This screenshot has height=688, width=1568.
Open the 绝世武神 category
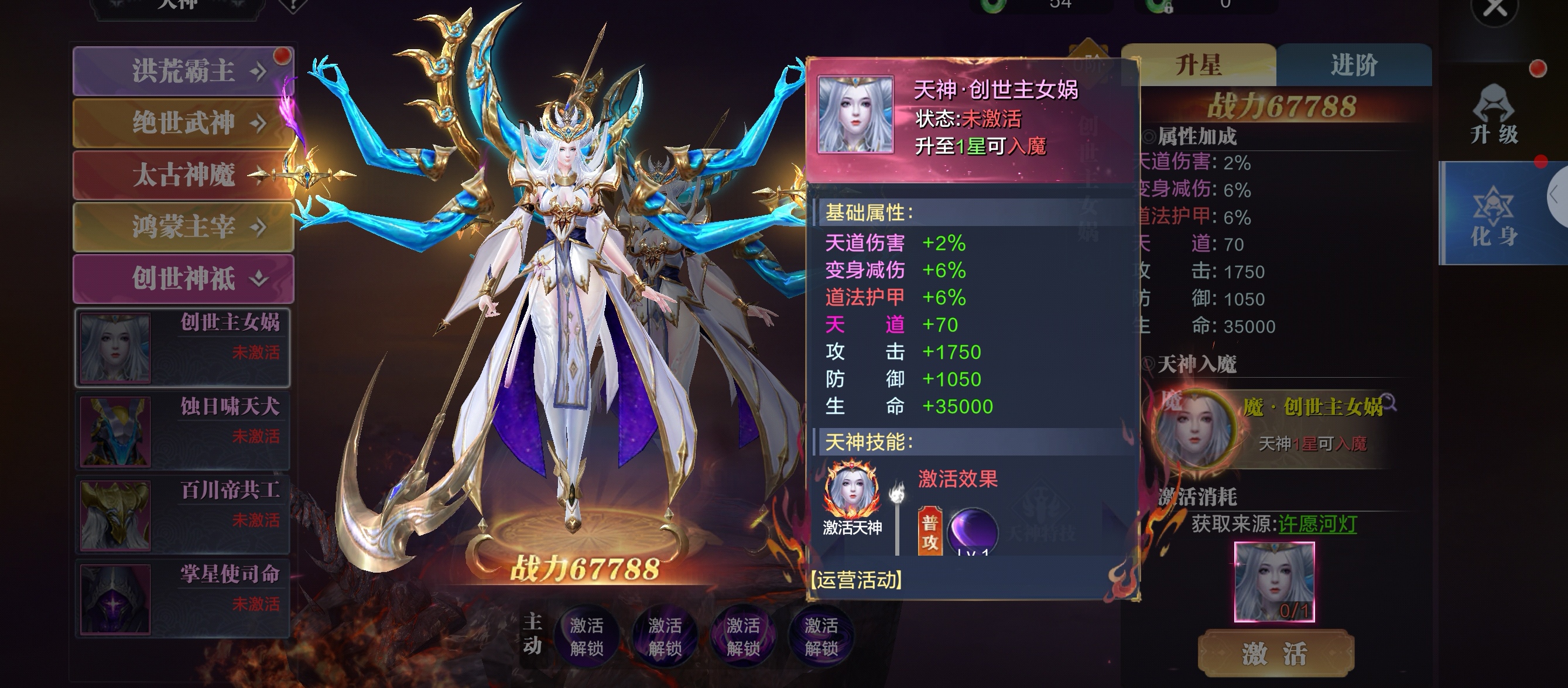(x=183, y=124)
